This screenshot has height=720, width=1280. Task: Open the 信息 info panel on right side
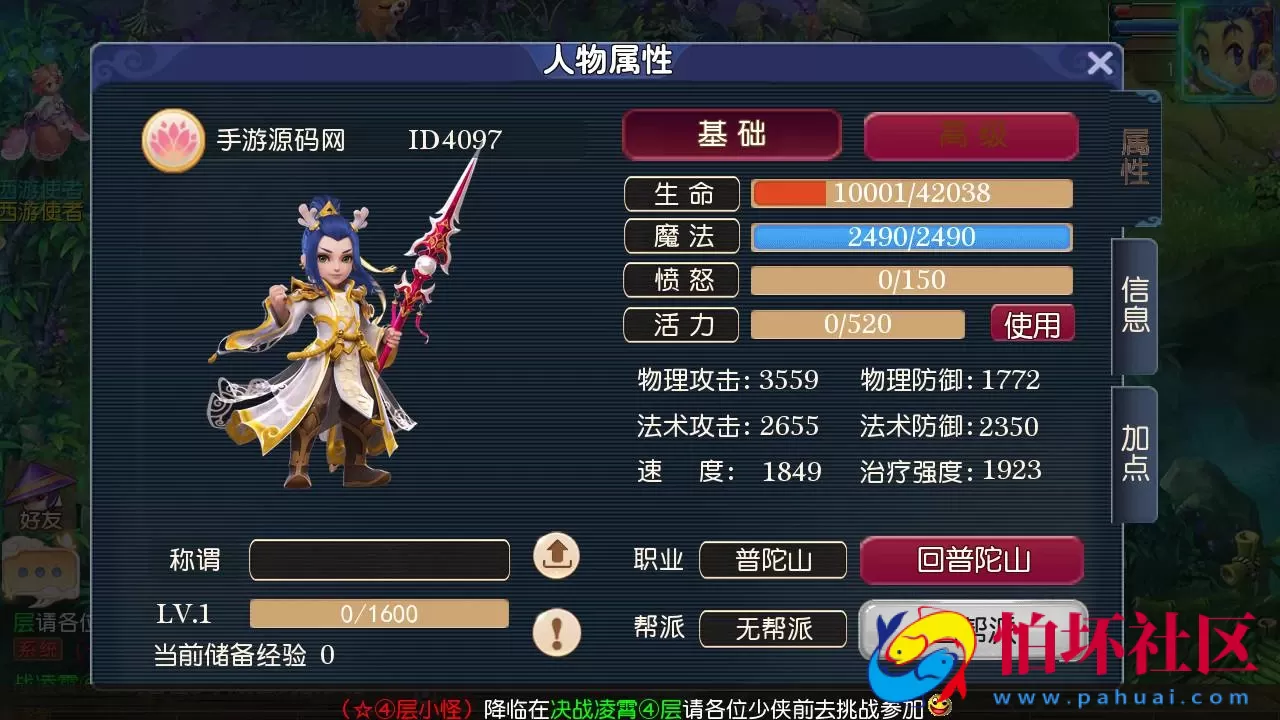pyautogui.click(x=1136, y=305)
